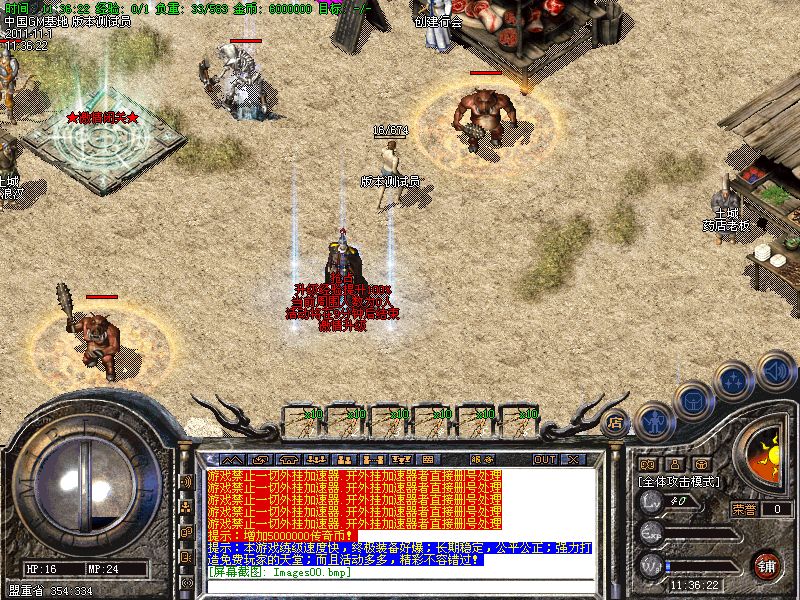Click the mountain-shaped button above chat
The image size is (800, 600).
click(232, 460)
